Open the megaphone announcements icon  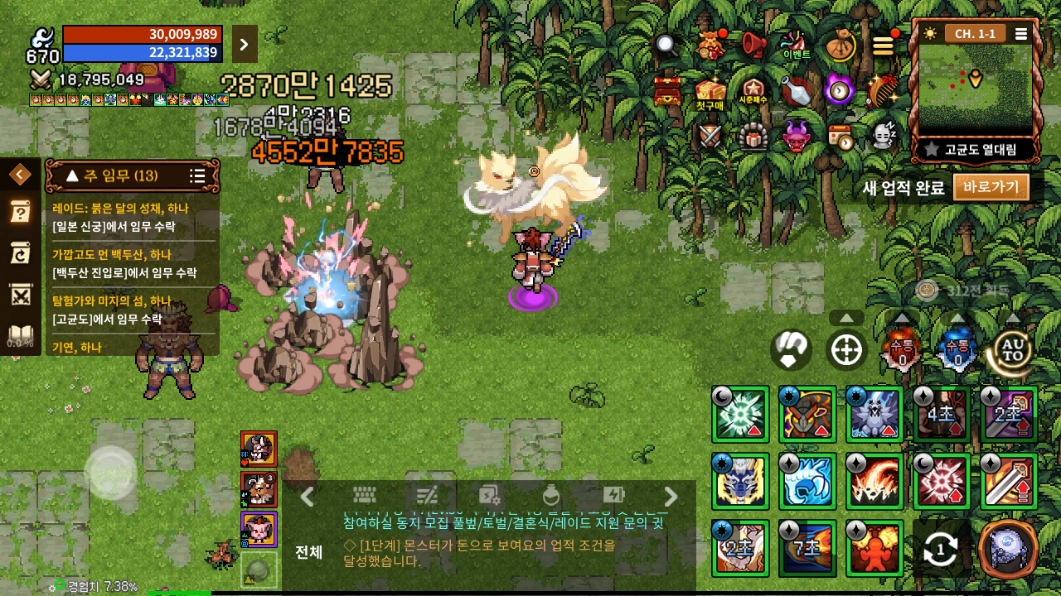[x=753, y=45]
